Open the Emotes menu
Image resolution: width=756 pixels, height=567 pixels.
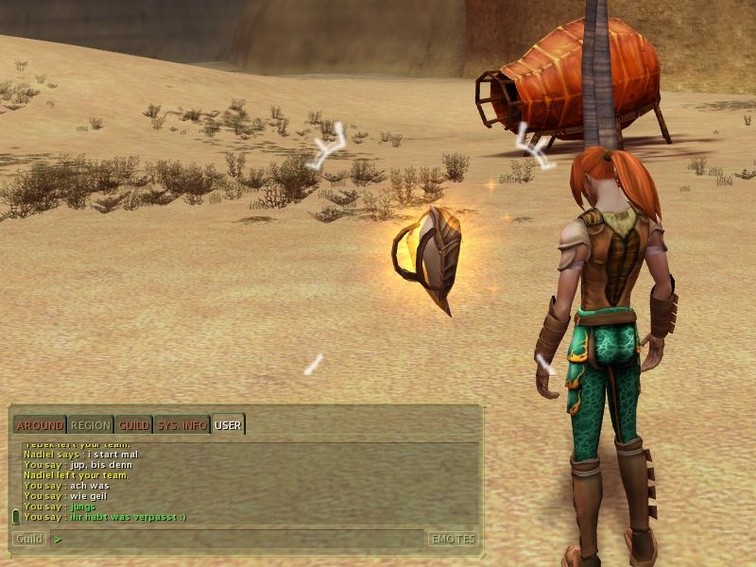[x=453, y=539]
